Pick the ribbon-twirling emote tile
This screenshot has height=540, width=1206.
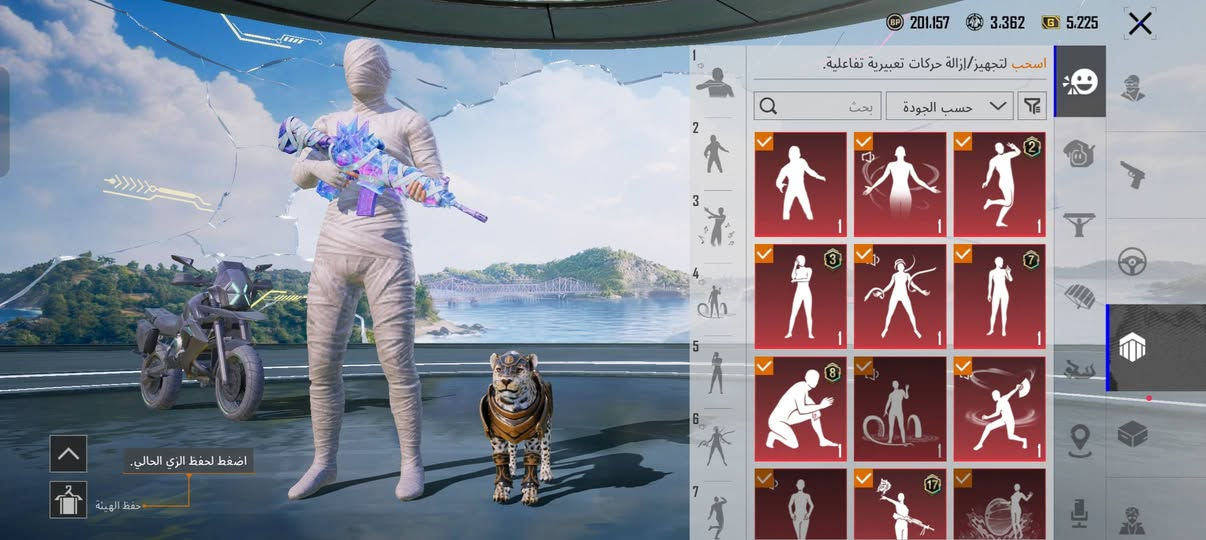pos(900,296)
